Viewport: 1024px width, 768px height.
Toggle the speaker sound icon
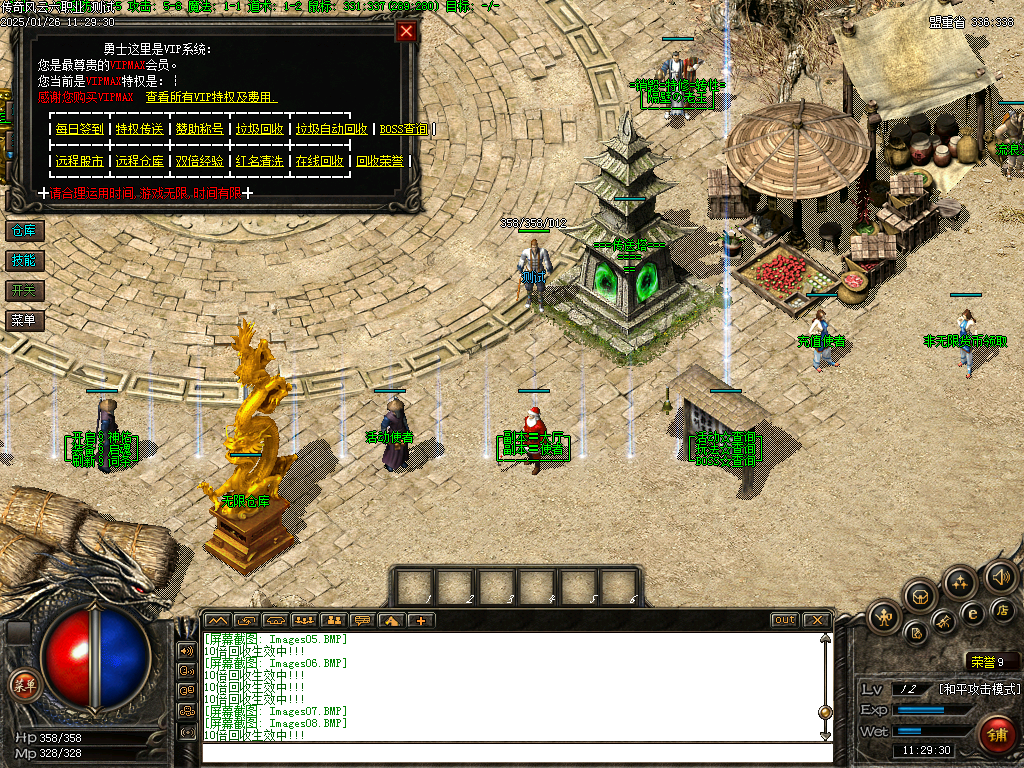1000,576
